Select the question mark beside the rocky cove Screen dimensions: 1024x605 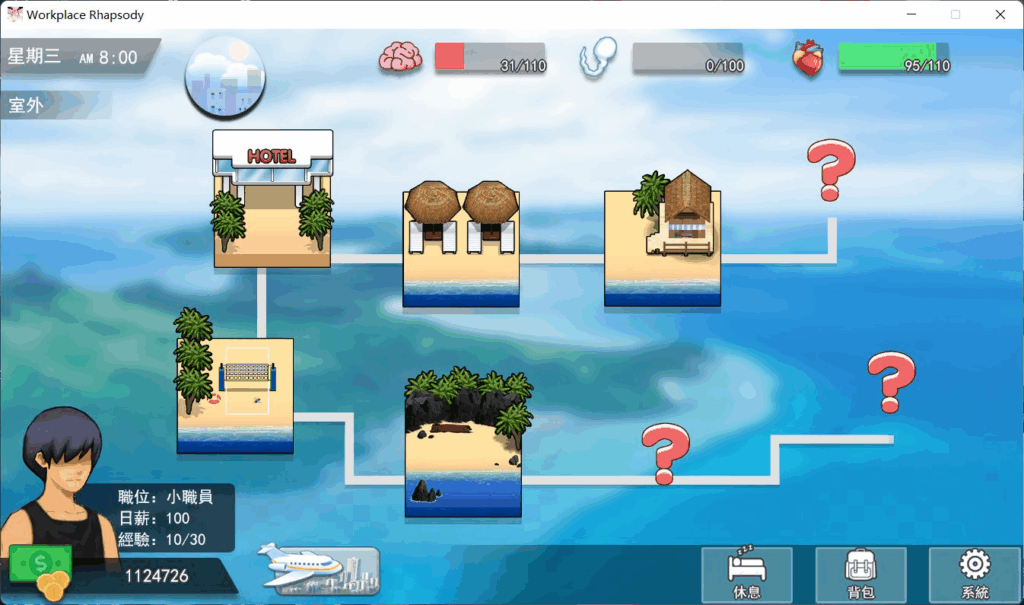tap(665, 452)
